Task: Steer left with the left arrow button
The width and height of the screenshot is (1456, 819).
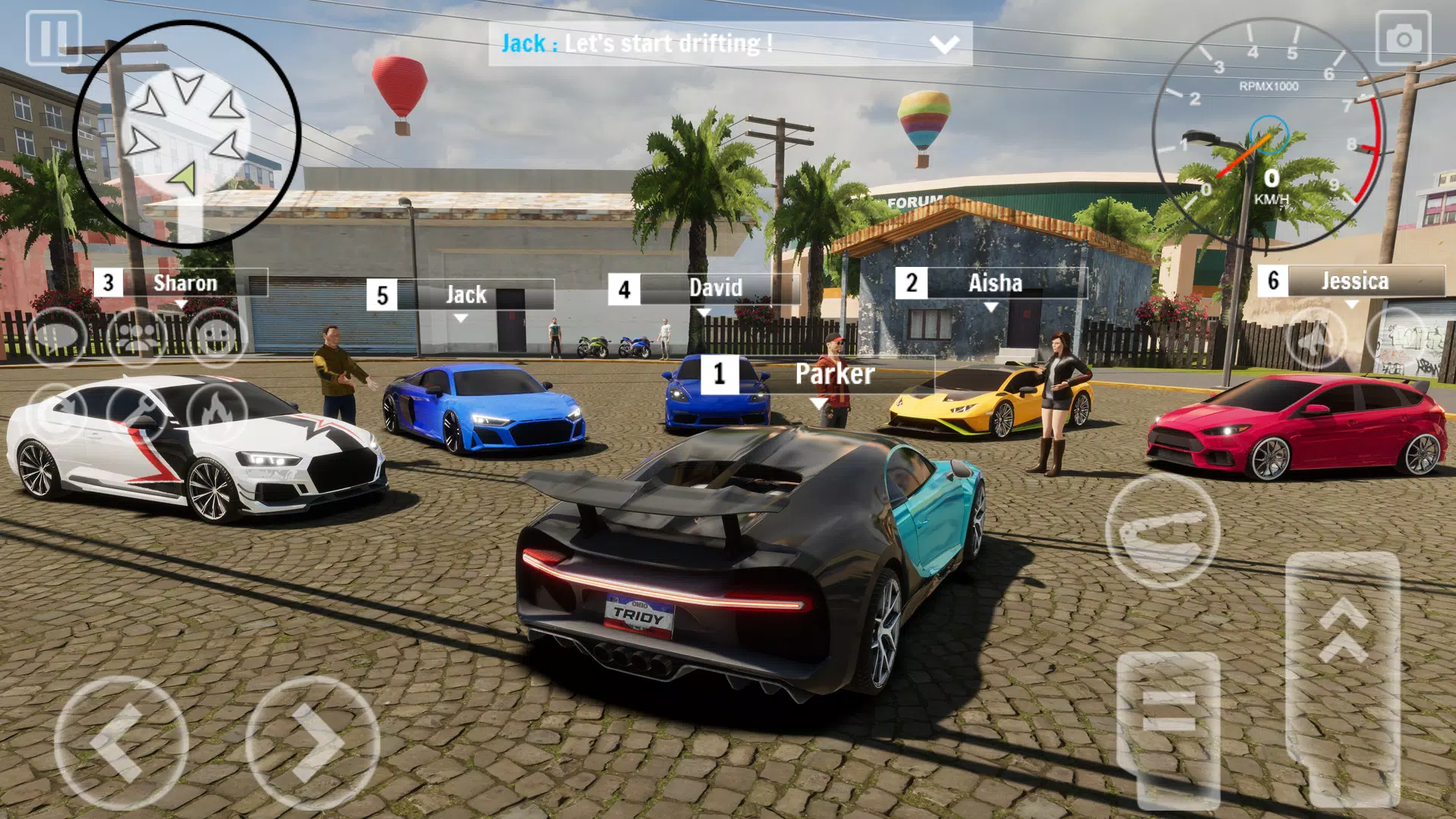Action: (x=121, y=743)
